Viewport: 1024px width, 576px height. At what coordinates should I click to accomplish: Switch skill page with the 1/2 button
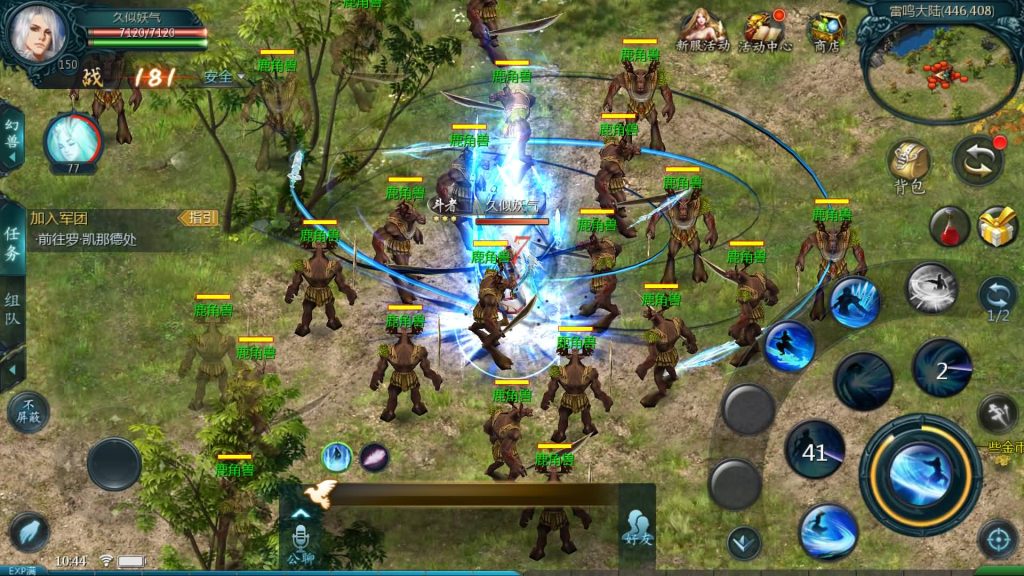point(997,298)
